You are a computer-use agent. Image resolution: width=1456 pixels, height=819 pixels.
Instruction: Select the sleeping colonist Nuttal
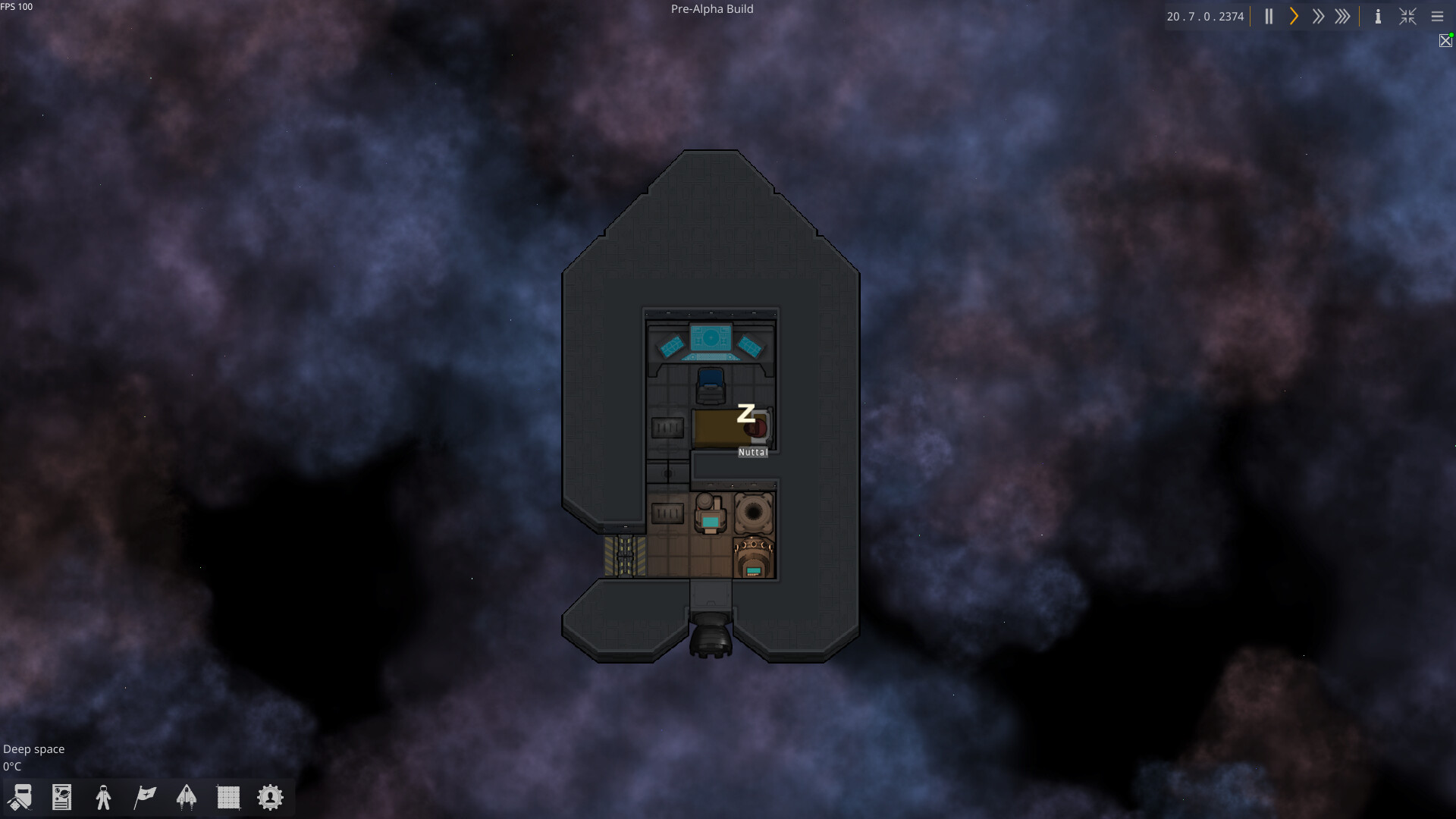point(754,429)
